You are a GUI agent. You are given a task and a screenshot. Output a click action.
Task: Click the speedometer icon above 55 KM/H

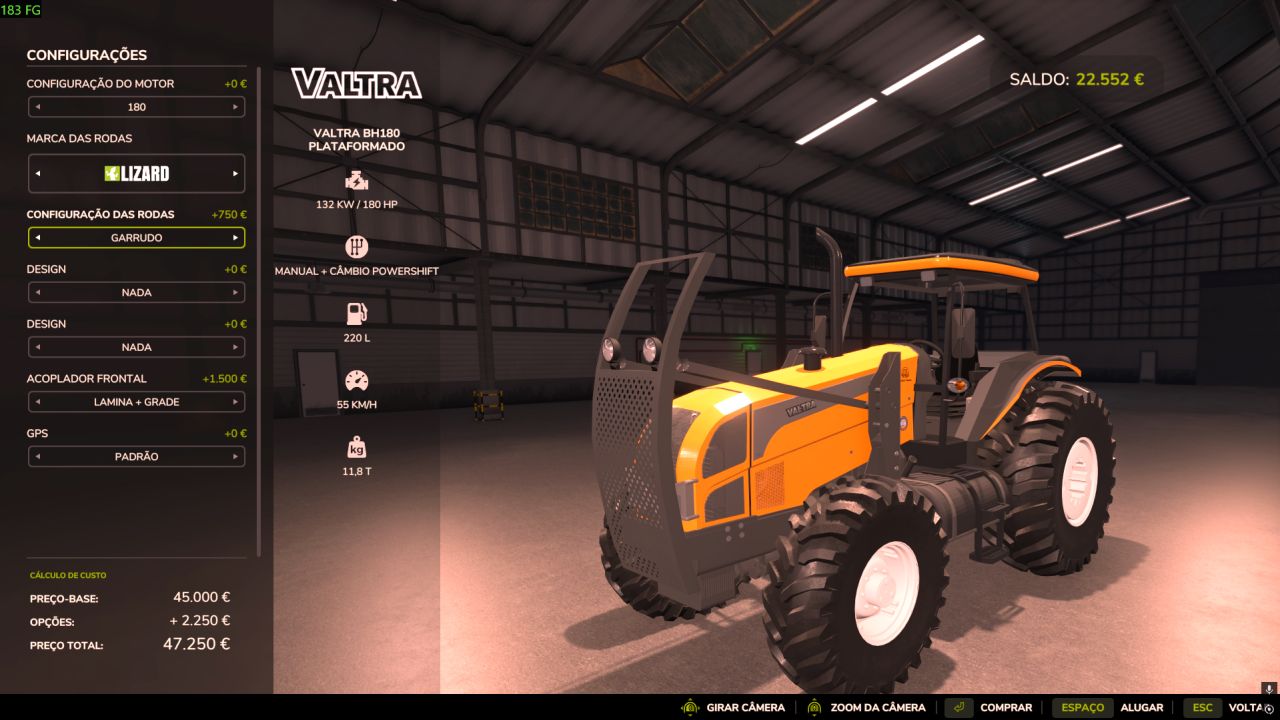358,380
